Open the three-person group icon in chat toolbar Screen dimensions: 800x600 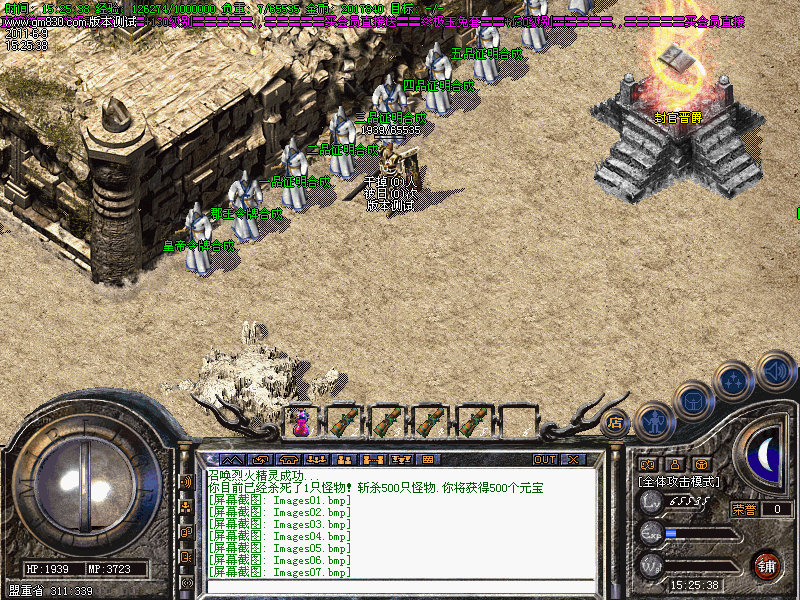click(x=318, y=459)
